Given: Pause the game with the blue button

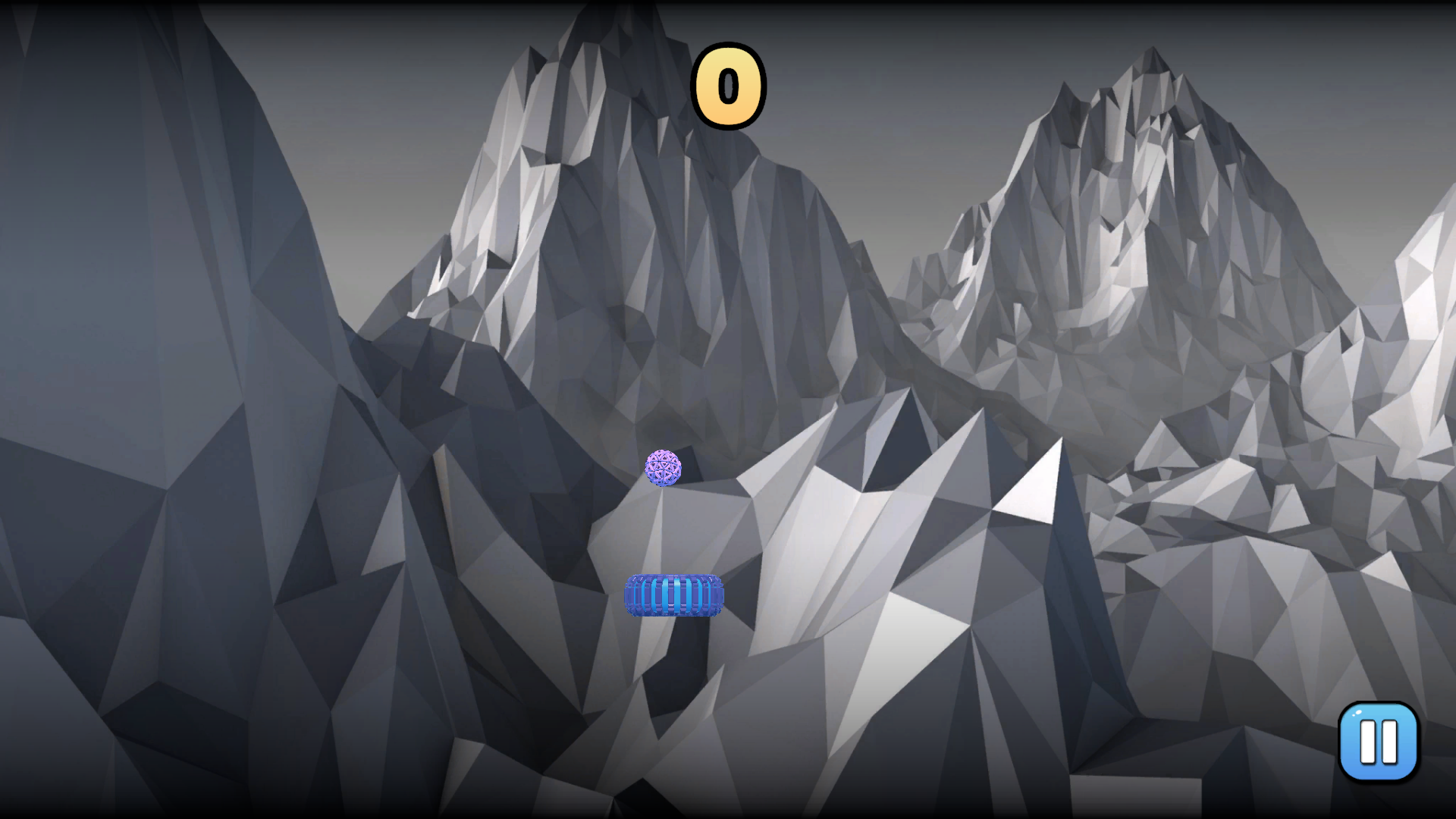Looking at the screenshot, I should (x=1378, y=741).
